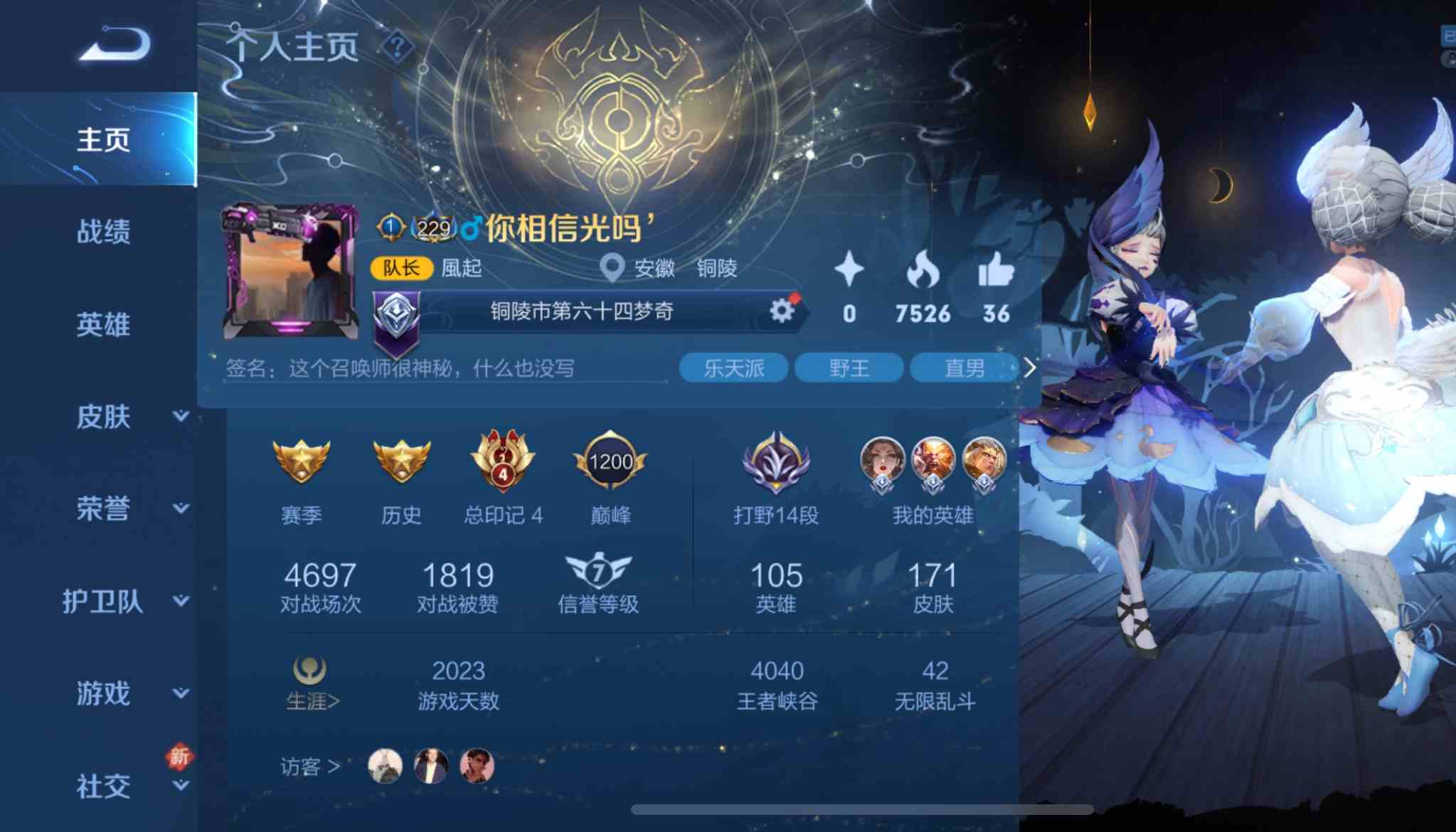
Task: Toggle the 野王 tag
Action: pos(849,366)
